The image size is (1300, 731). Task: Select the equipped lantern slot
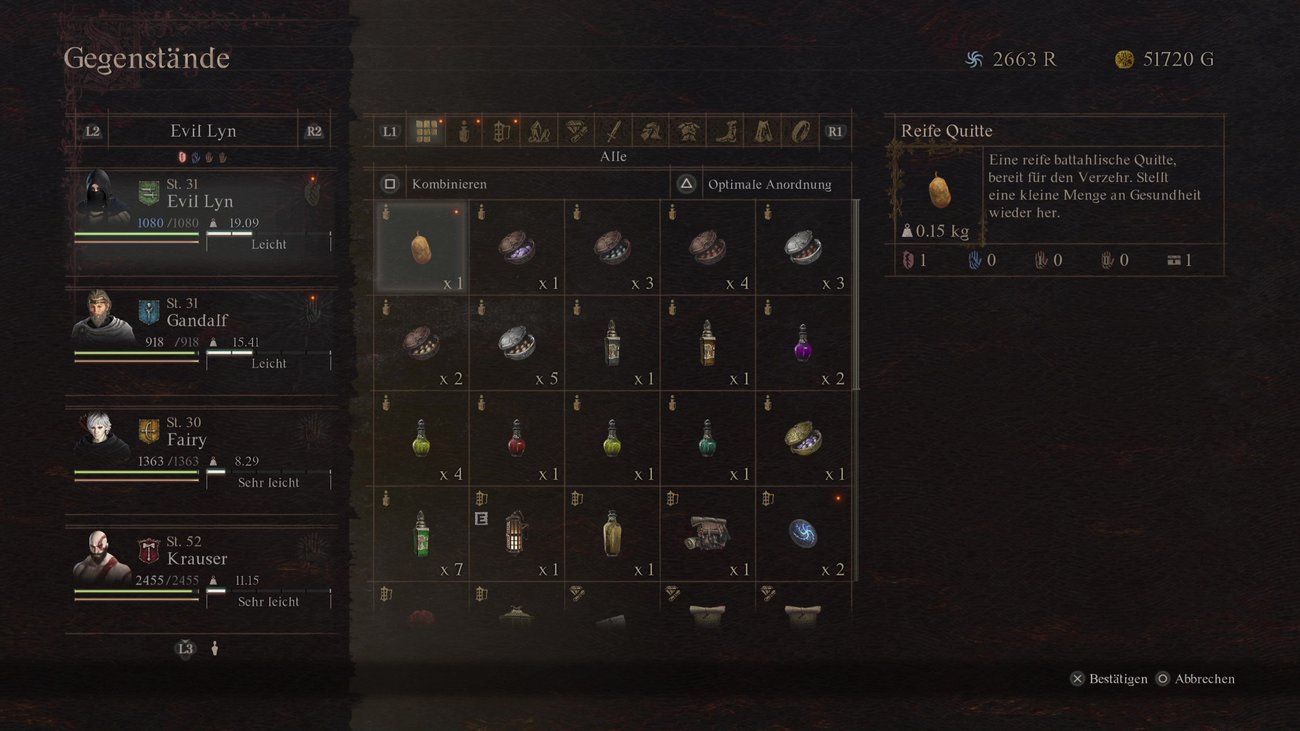(516, 533)
